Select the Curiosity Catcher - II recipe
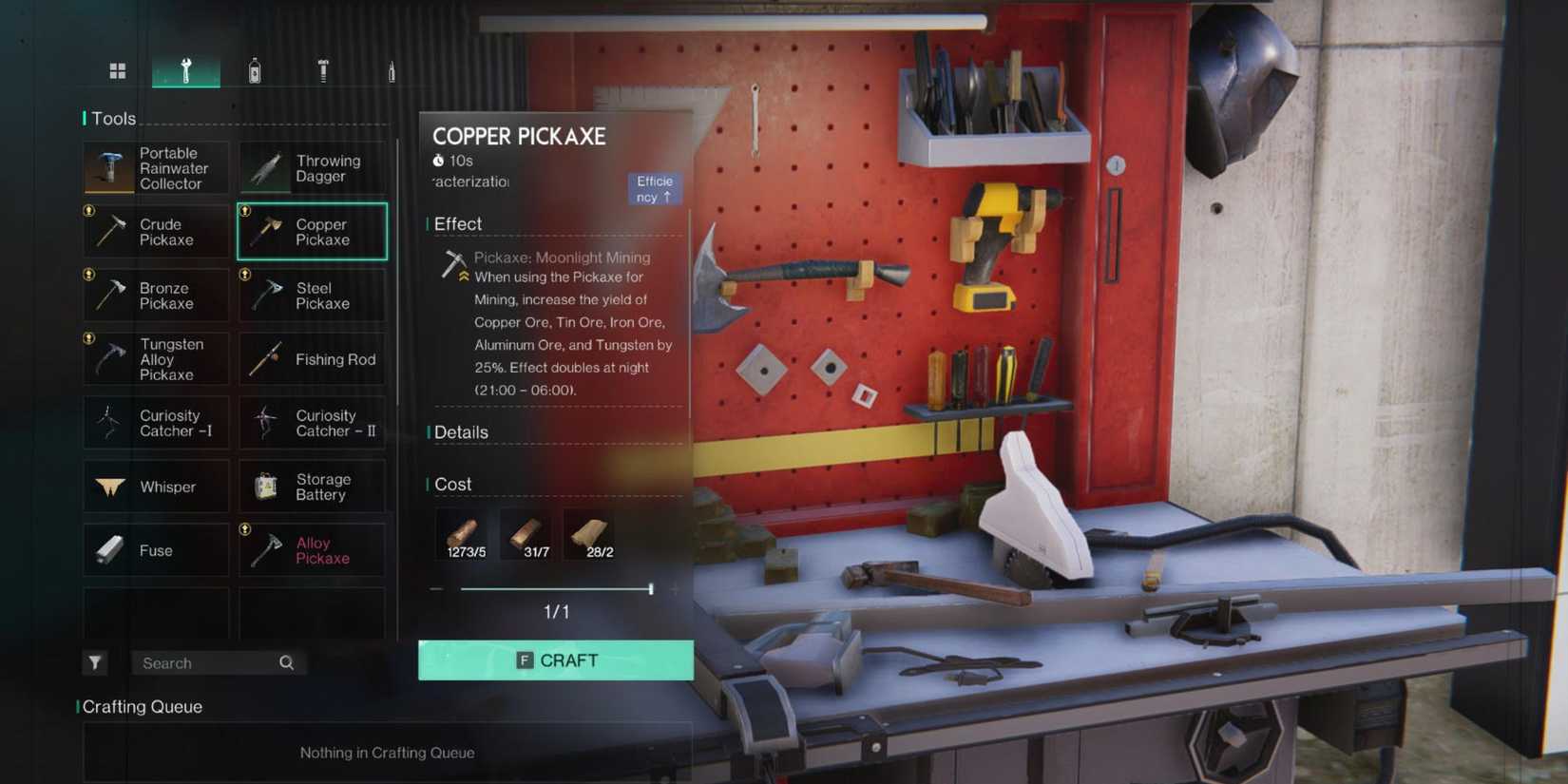 pos(312,423)
